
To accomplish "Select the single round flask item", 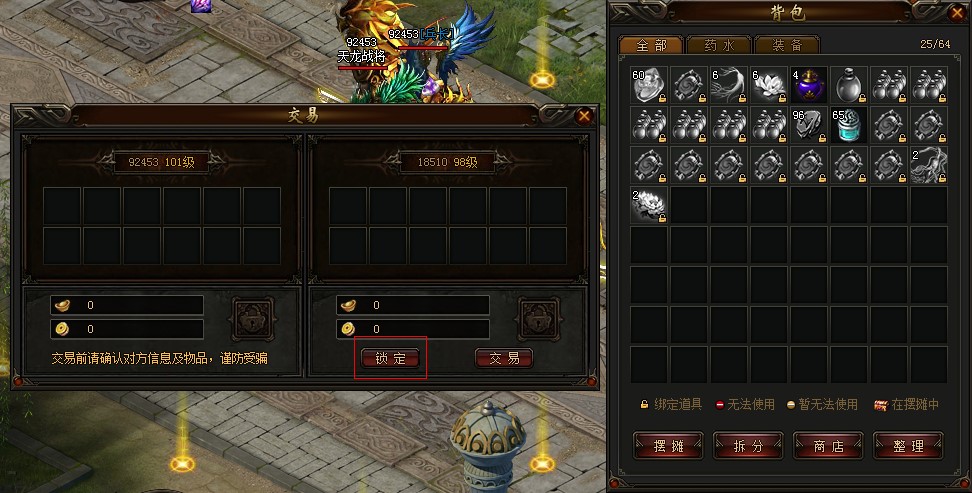I will tap(849, 85).
